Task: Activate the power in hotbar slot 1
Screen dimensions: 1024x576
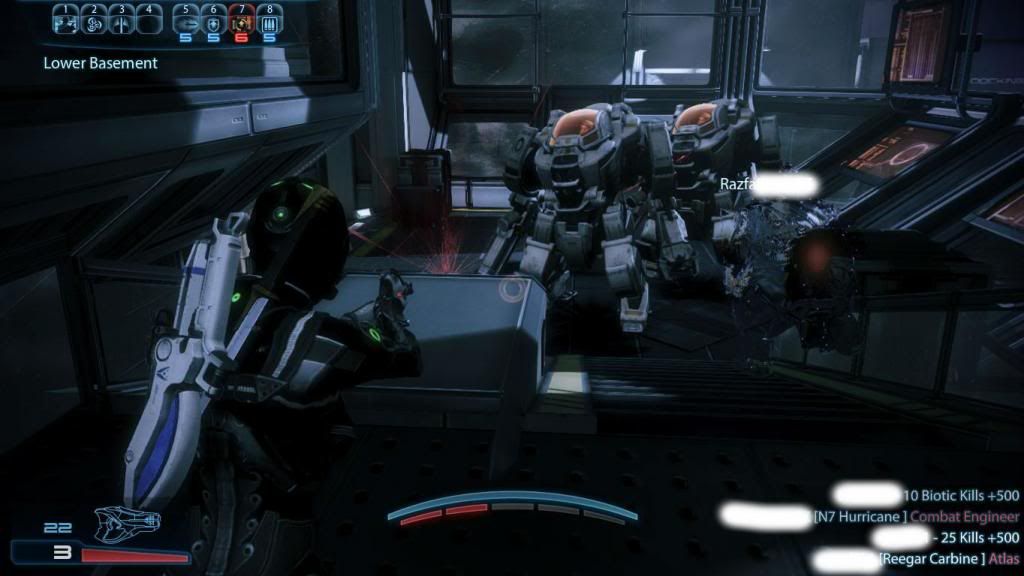Action: point(64,21)
